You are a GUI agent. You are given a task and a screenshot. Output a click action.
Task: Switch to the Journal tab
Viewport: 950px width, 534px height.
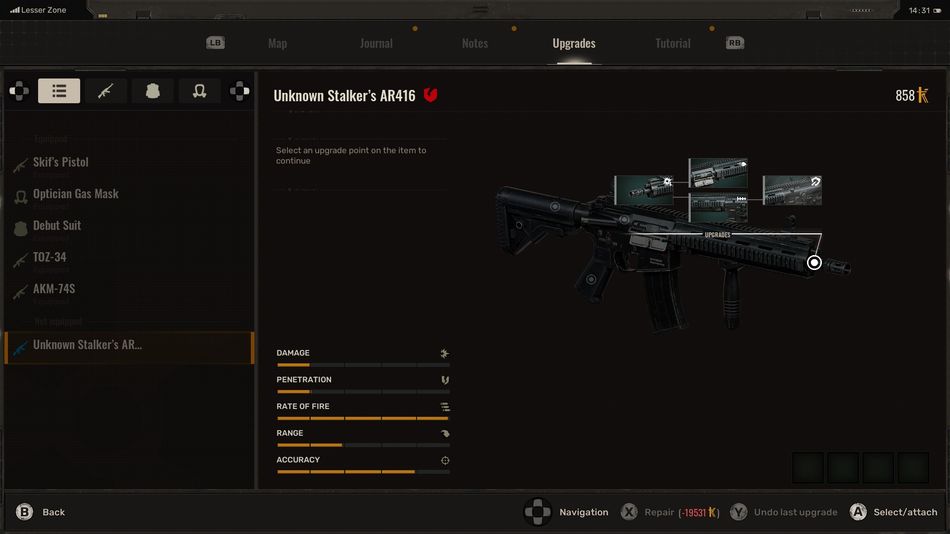pos(376,43)
